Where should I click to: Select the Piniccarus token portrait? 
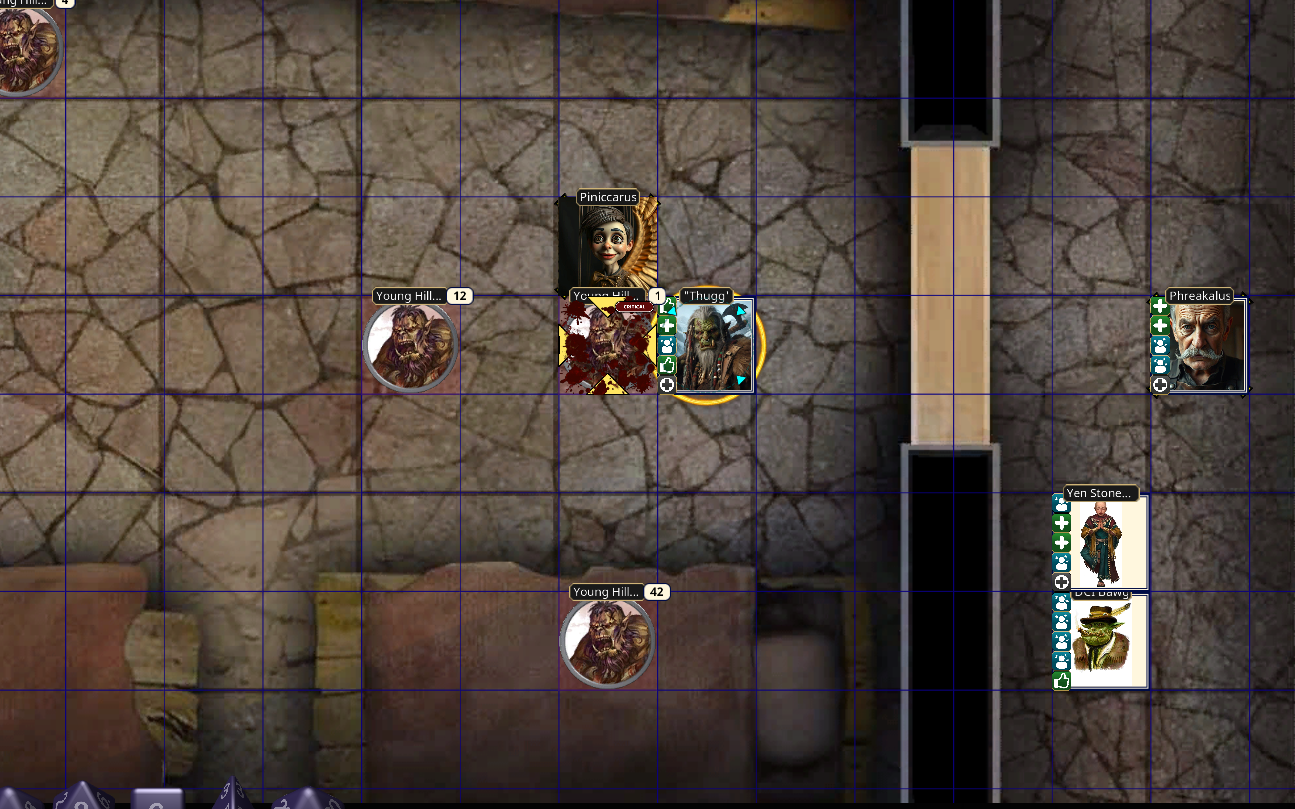coord(608,245)
